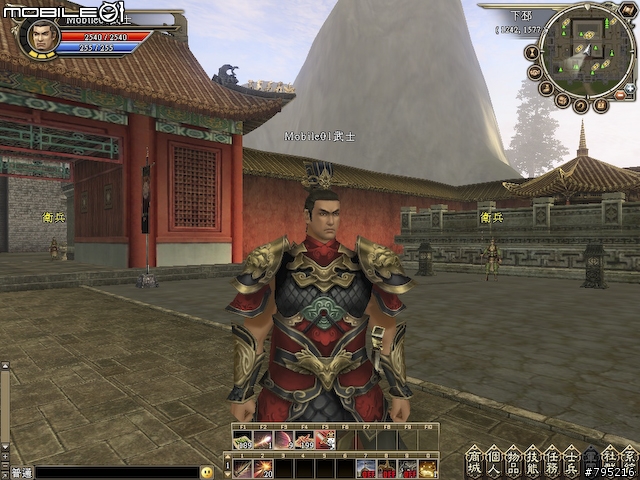Open the 商城 shop menu

(475, 461)
